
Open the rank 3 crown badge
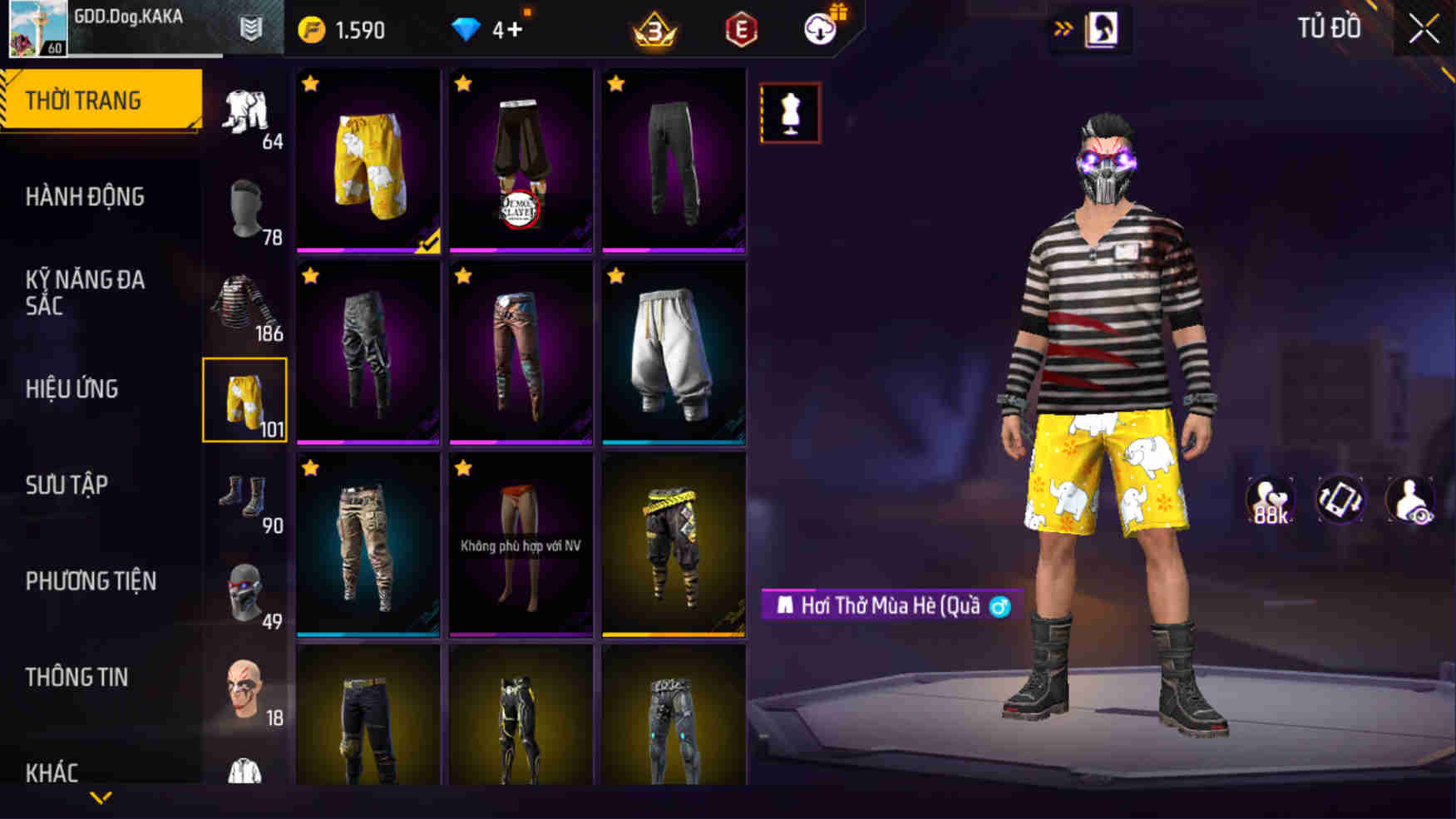coord(656,29)
